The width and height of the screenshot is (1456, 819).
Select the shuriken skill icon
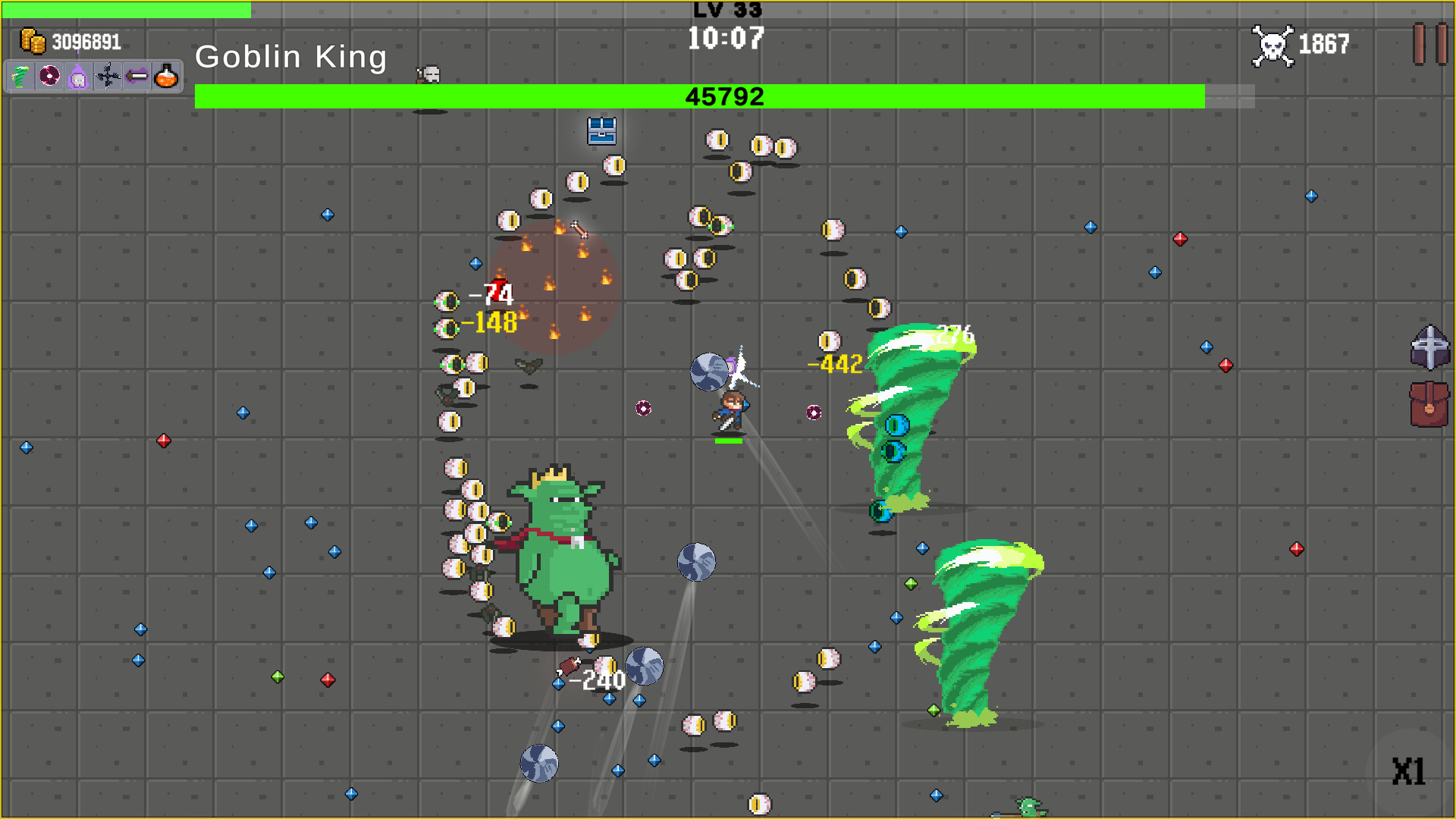tap(107, 76)
